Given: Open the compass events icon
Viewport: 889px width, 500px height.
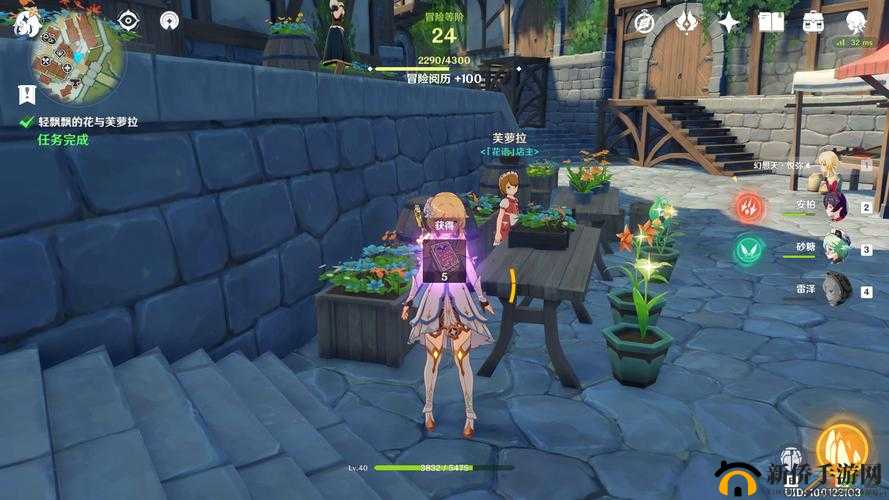Looking at the screenshot, I should tap(645, 21).
